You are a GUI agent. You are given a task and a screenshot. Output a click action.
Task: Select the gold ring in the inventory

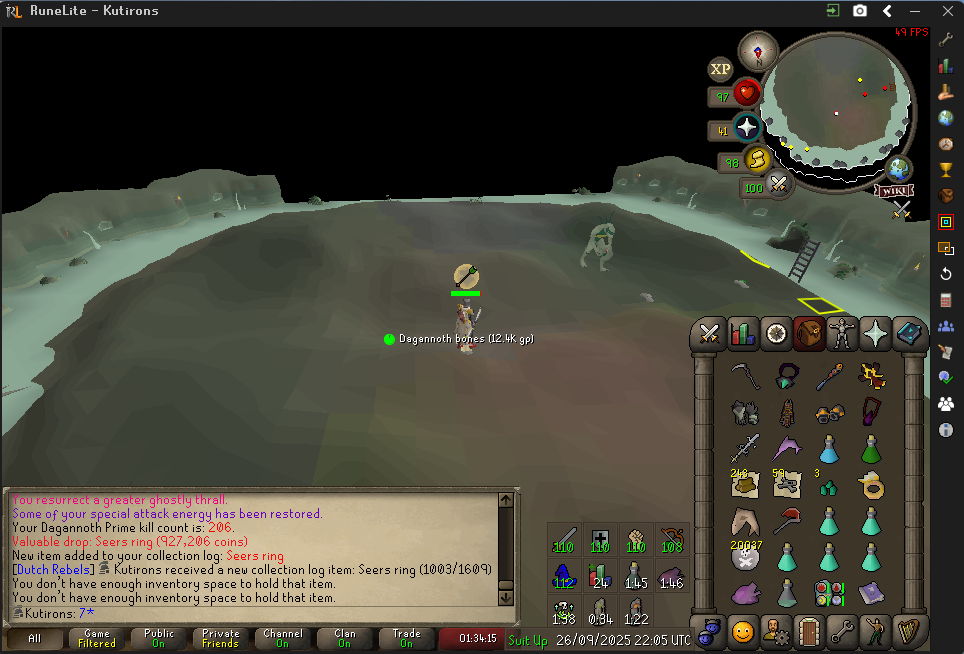(872, 486)
